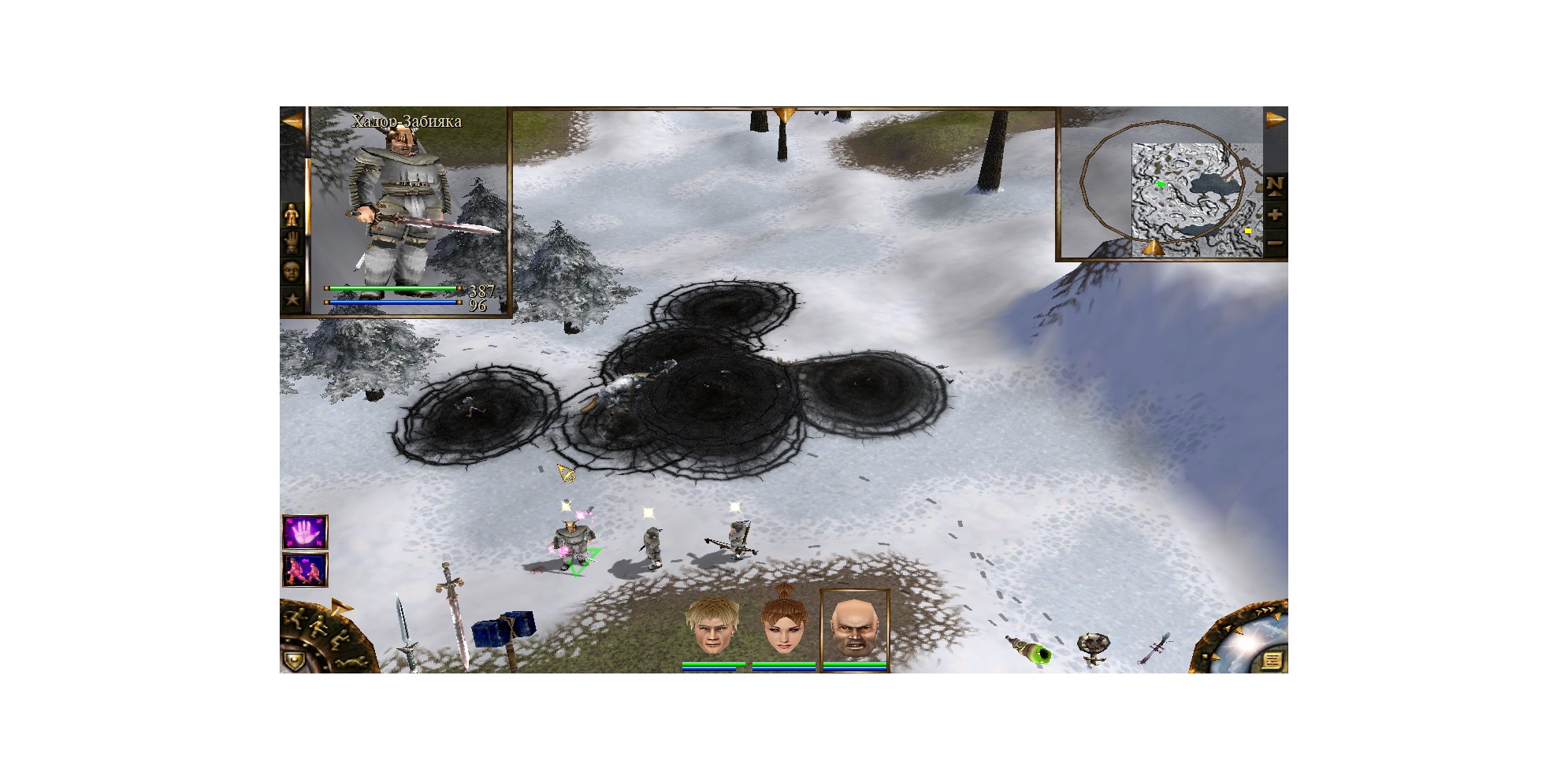The height and width of the screenshot is (779, 1568).
Task: Select the dagger weapon slot
Action: (x=405, y=633)
